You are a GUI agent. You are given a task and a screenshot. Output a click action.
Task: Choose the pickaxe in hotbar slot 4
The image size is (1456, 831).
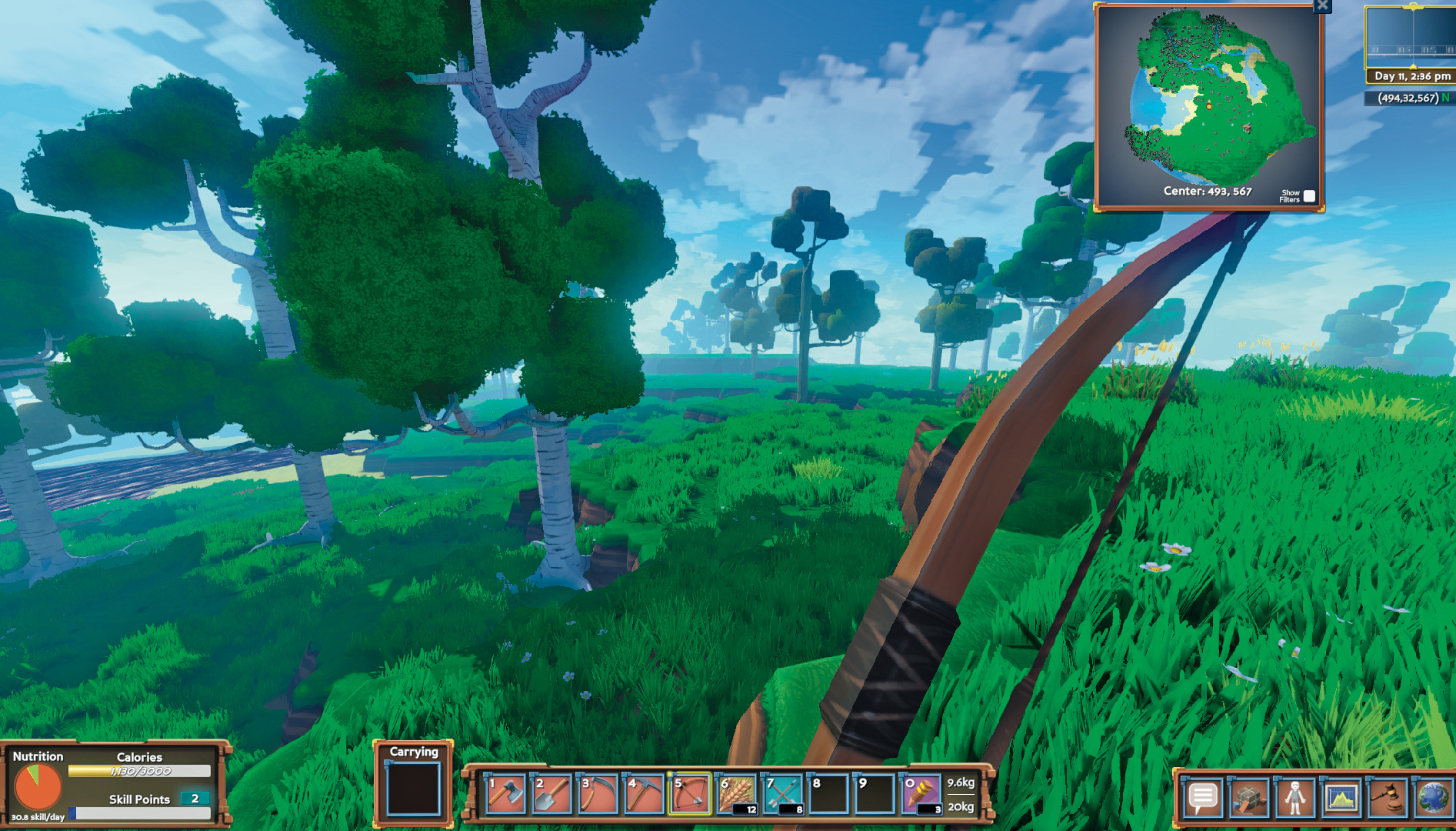tap(644, 794)
